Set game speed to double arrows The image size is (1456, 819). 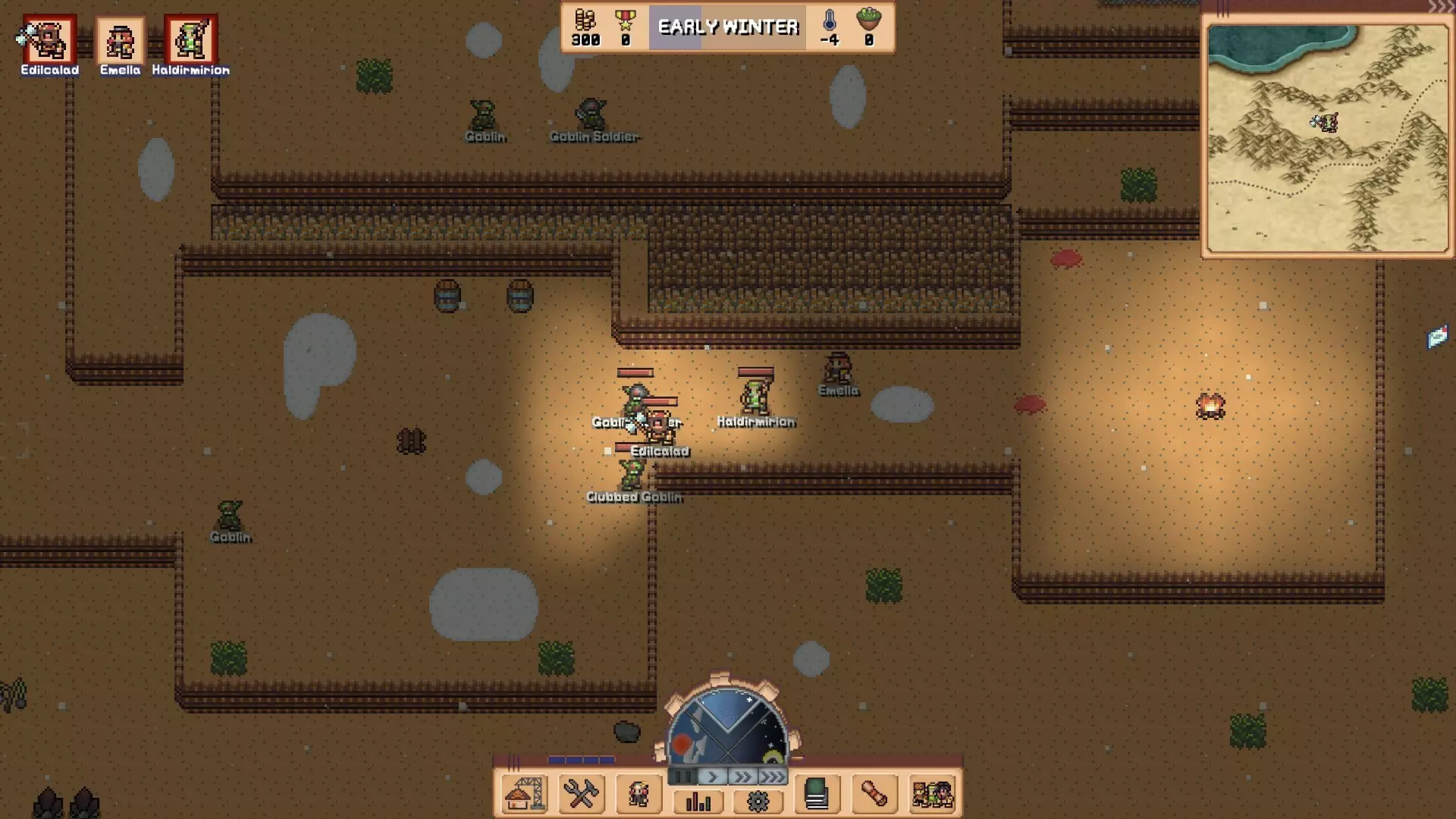[x=742, y=776]
